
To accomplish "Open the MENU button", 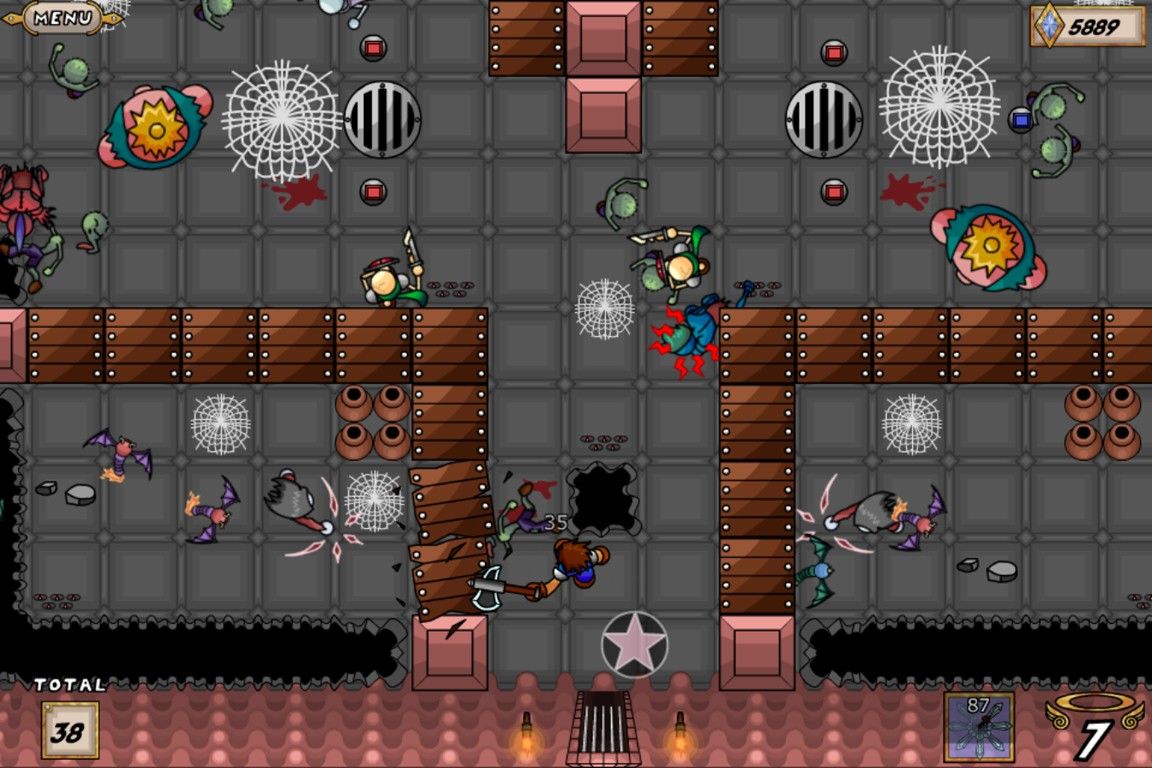I will pyautogui.click(x=62, y=17).
